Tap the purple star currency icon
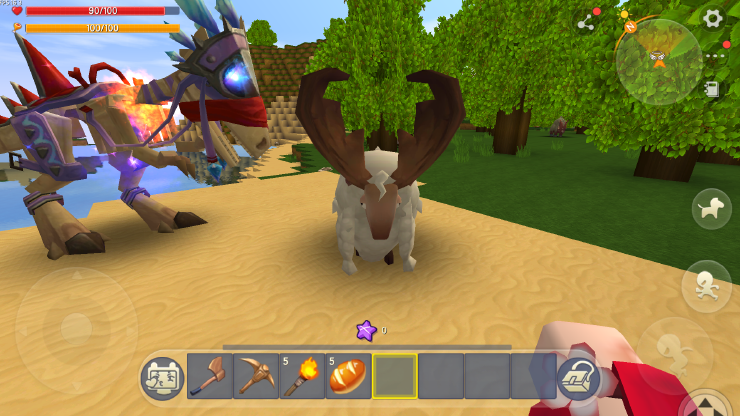Image resolution: width=740 pixels, height=416 pixels. (366, 330)
